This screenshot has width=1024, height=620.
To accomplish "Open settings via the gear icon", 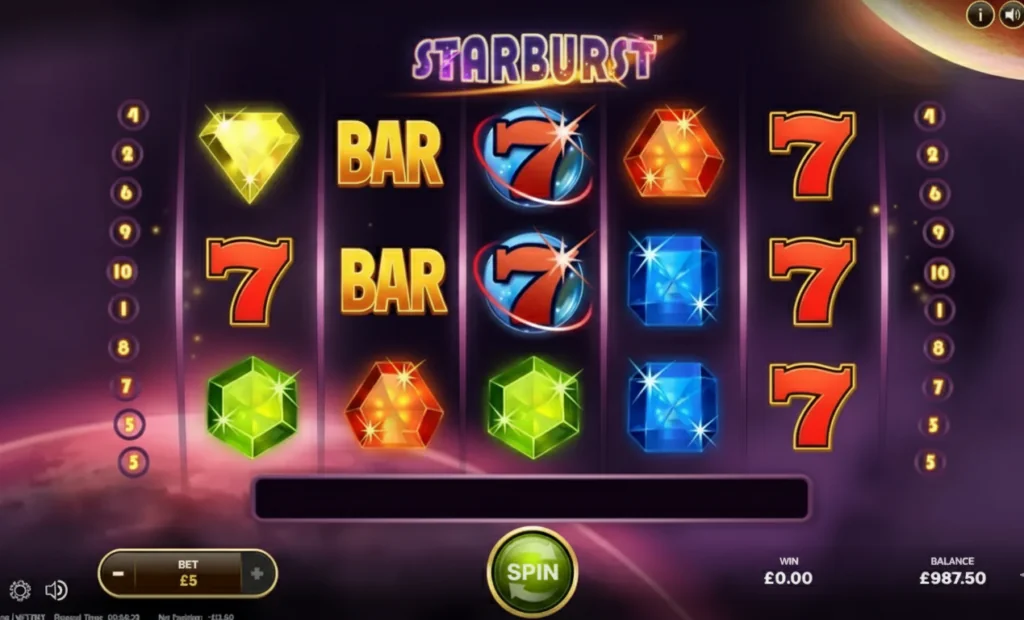I will [20, 590].
